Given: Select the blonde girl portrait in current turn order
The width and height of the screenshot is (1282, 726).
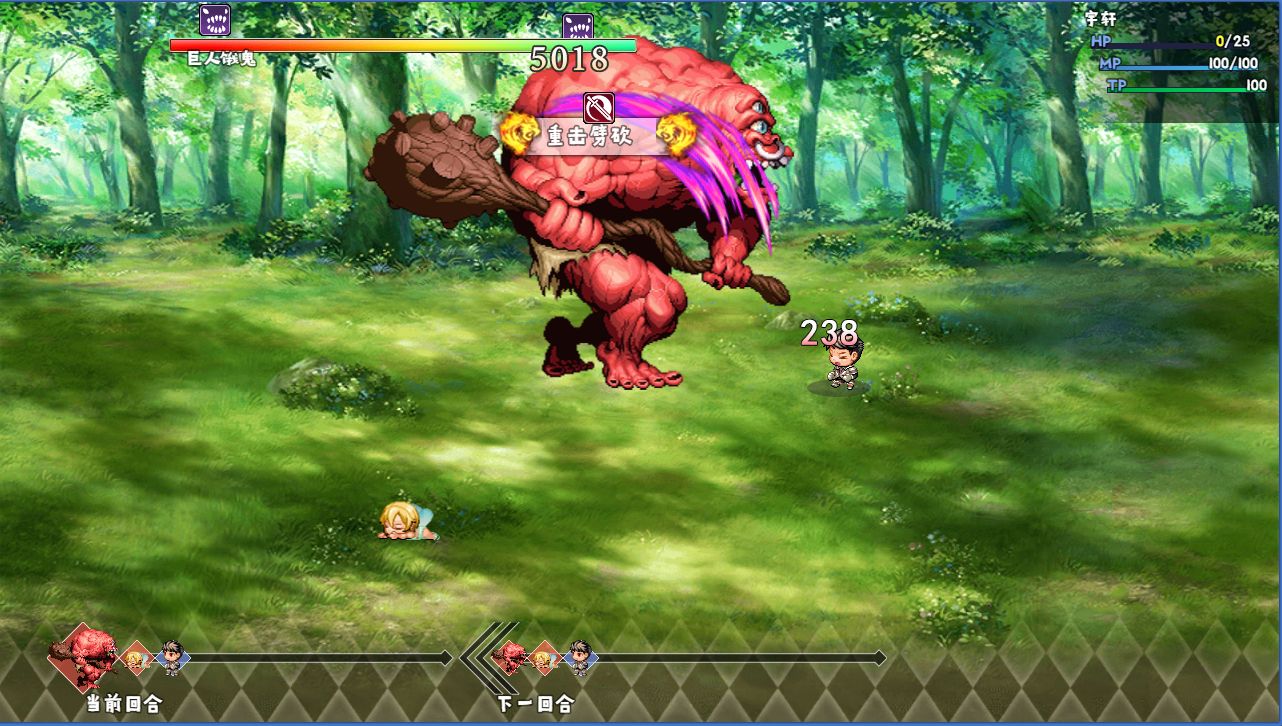Looking at the screenshot, I should coord(136,659).
